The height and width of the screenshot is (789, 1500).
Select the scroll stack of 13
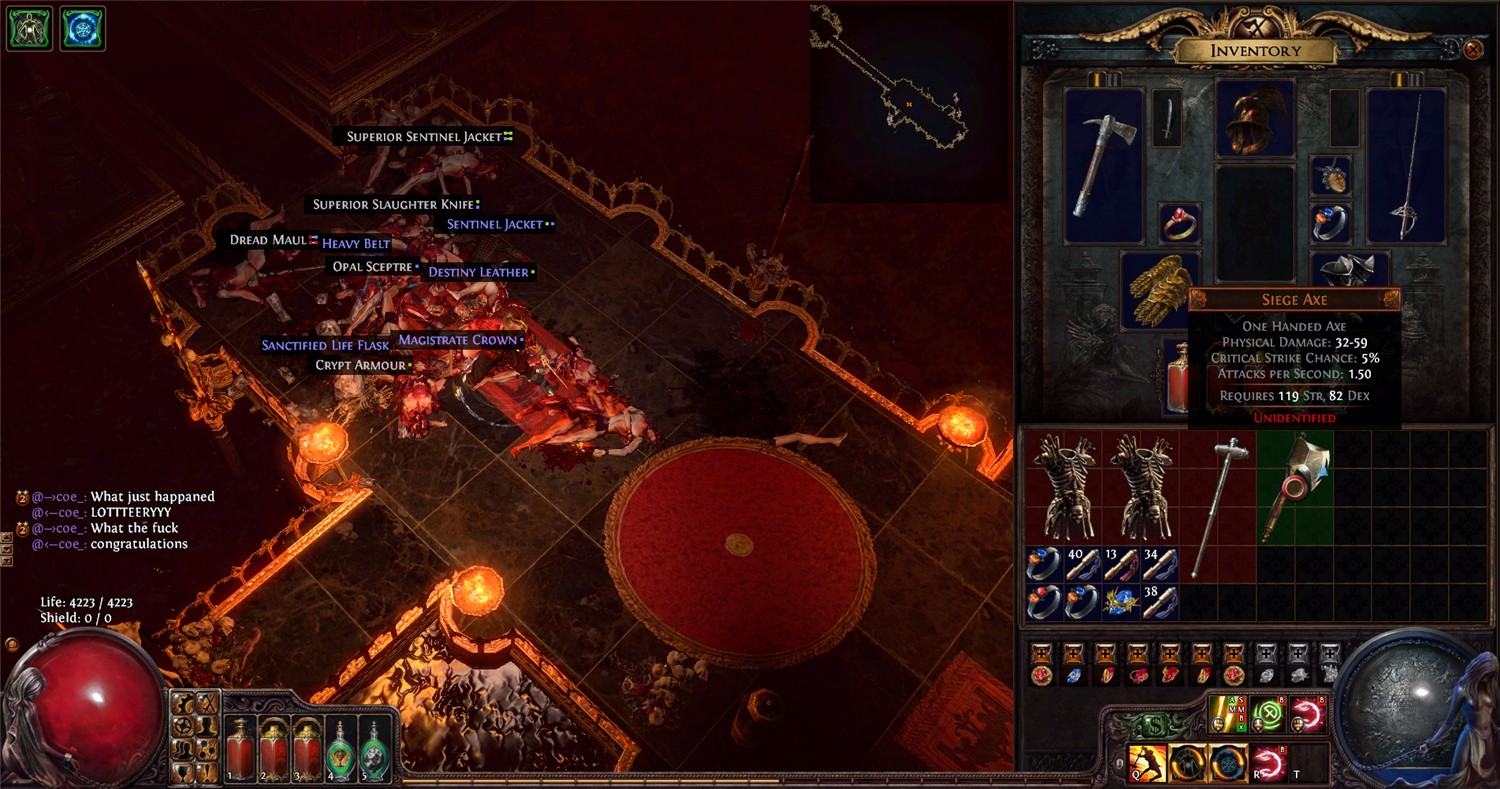point(1122,565)
